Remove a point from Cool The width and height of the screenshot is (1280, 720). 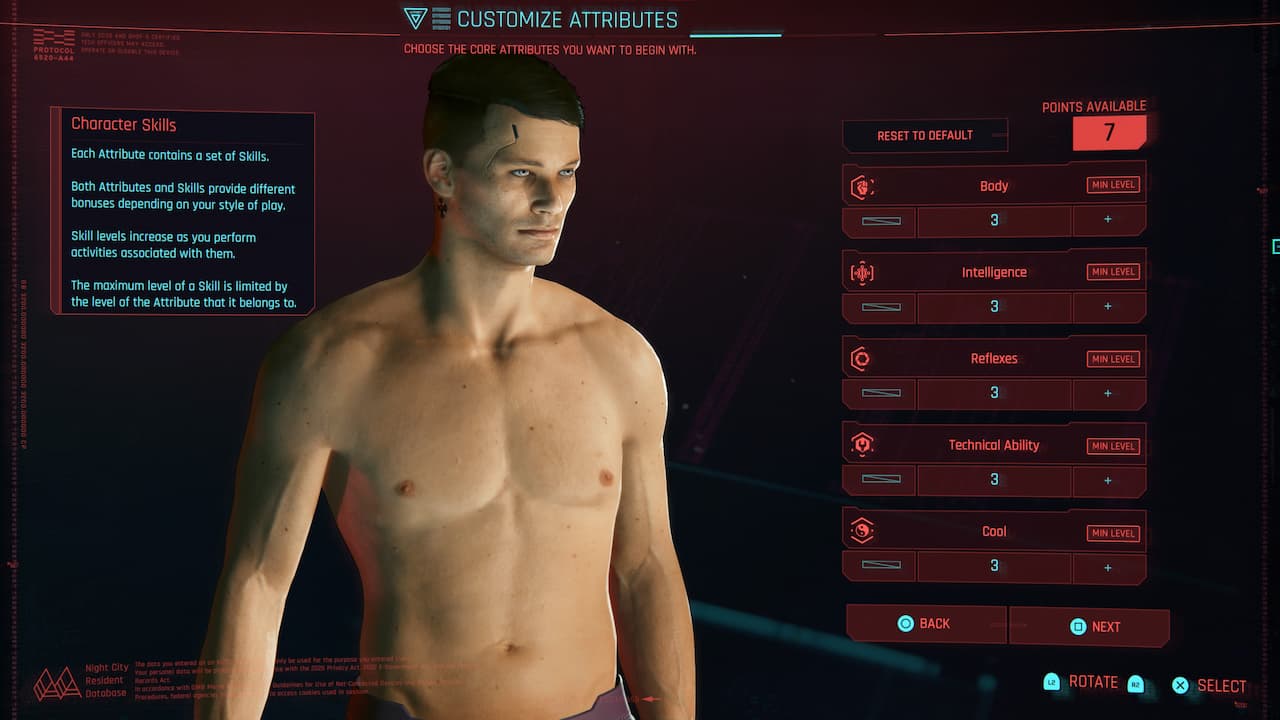point(880,567)
